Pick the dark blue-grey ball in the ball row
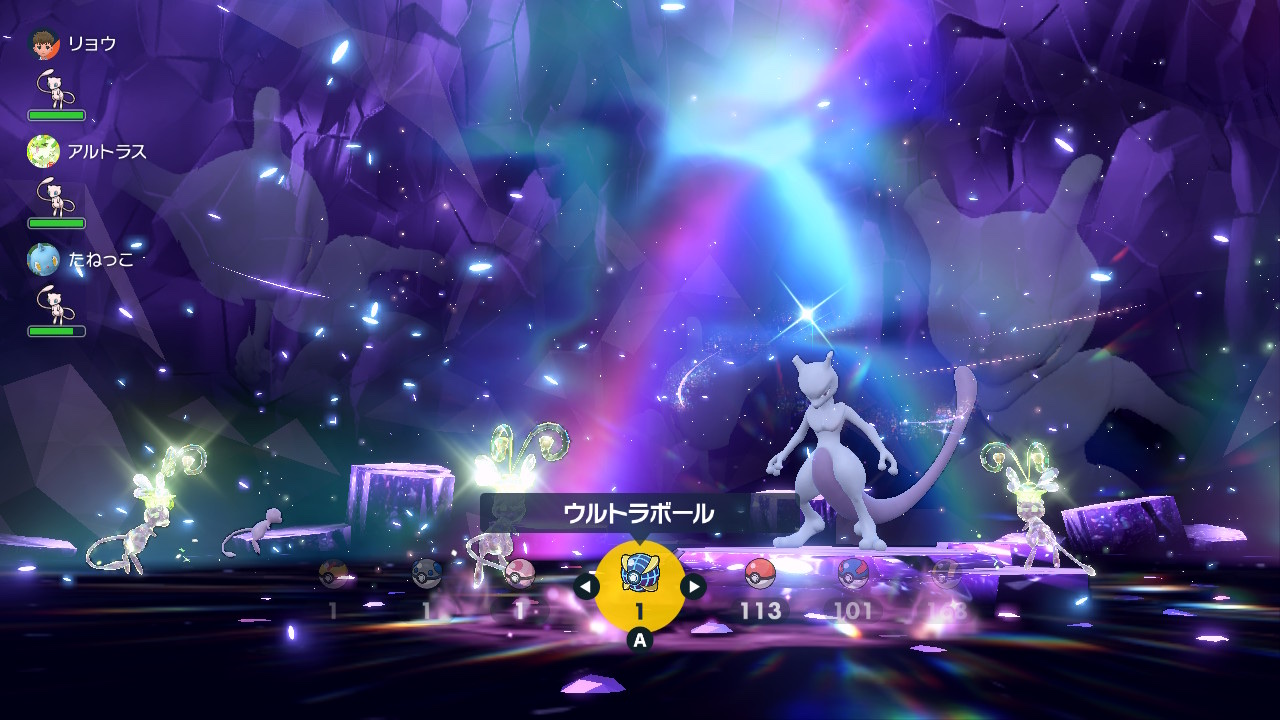The width and height of the screenshot is (1280, 720). coord(427,574)
